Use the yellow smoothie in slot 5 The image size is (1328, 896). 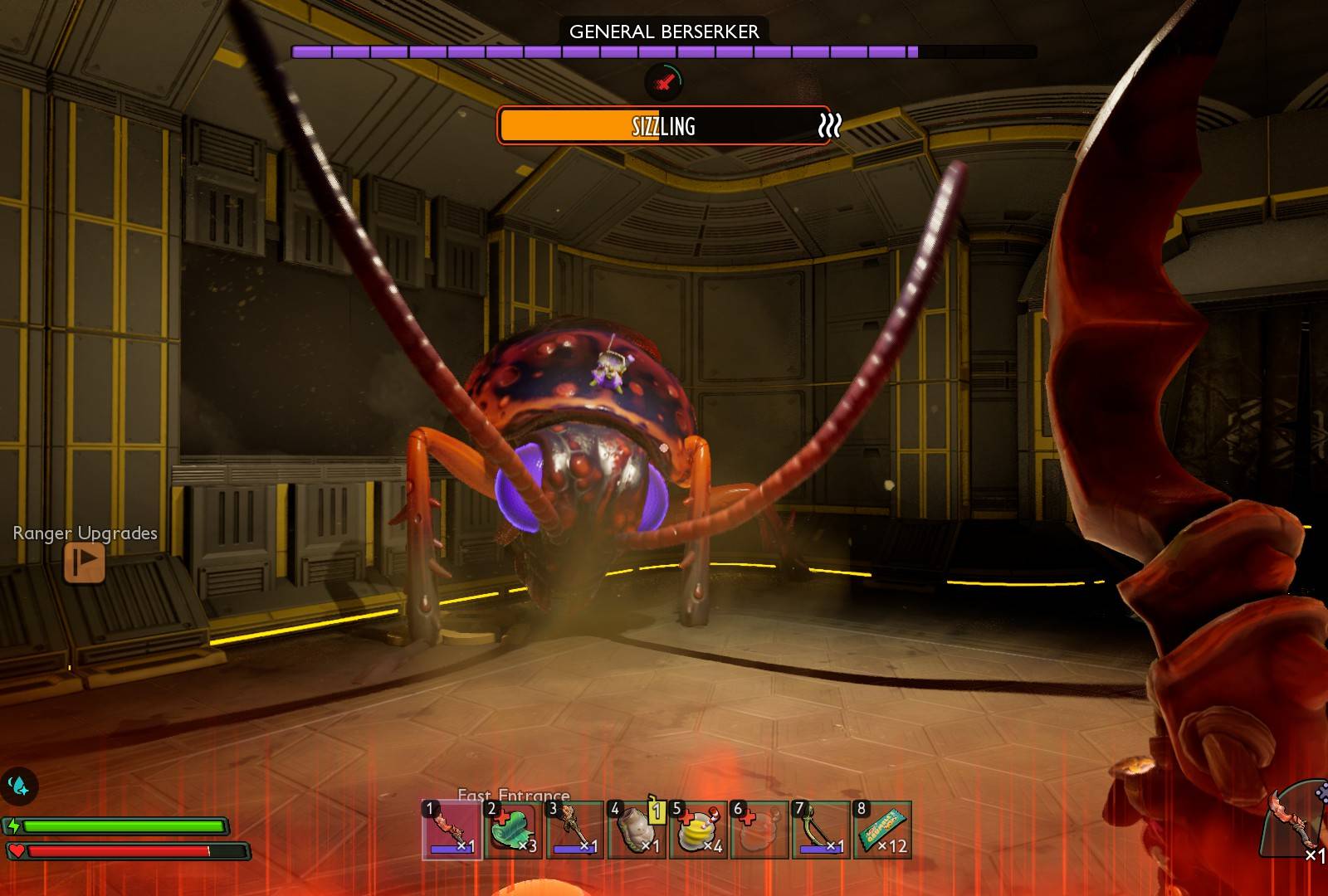pos(698,830)
